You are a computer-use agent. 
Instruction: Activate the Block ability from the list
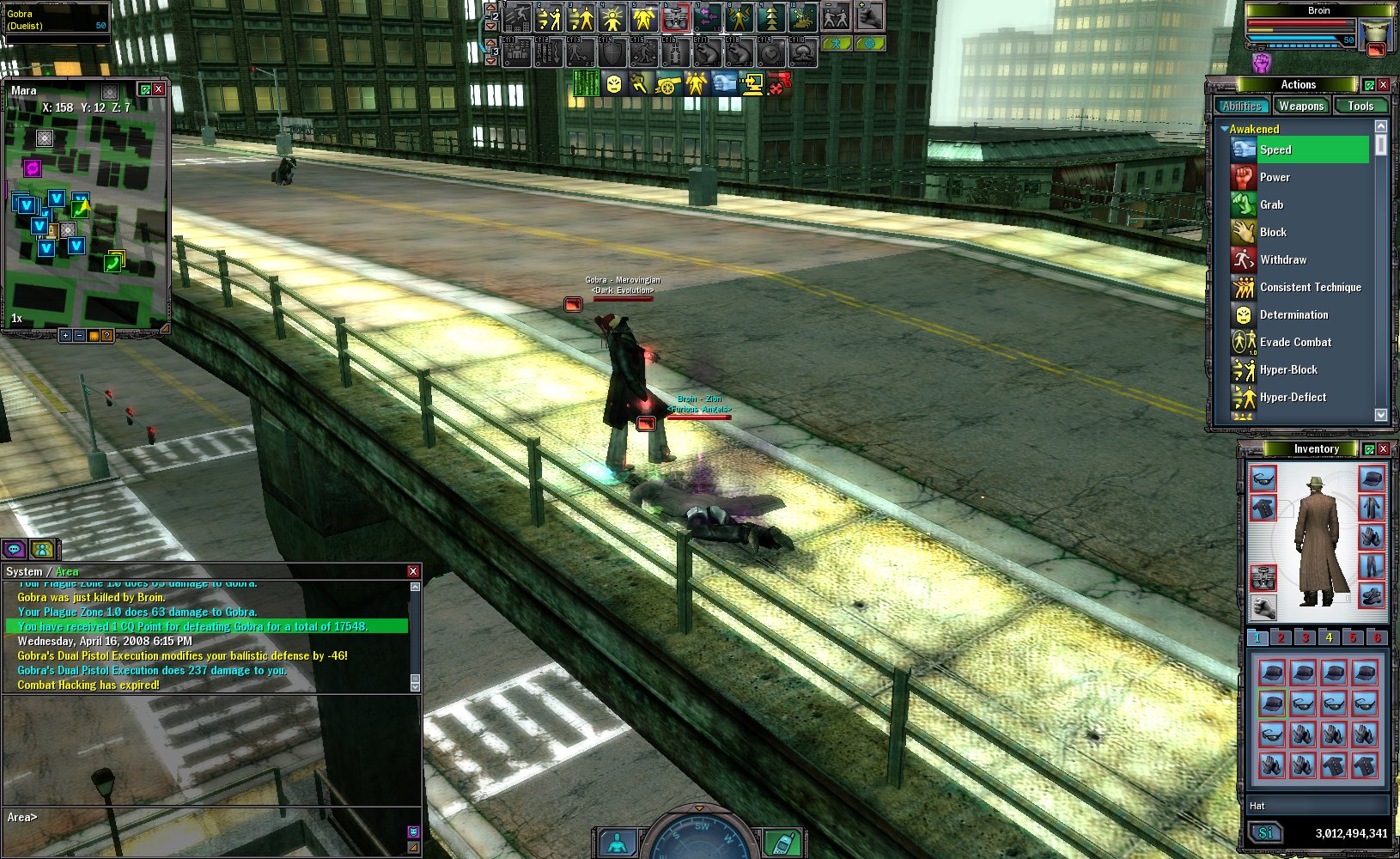[x=1273, y=232]
